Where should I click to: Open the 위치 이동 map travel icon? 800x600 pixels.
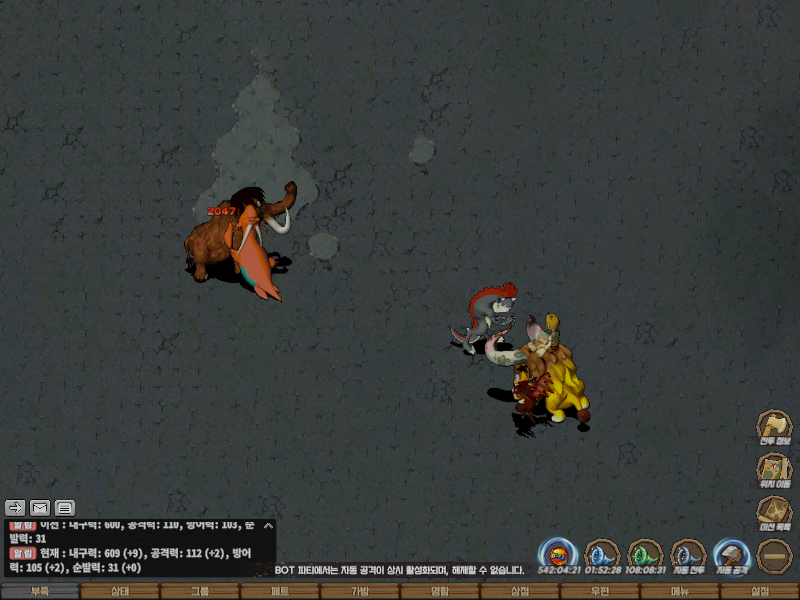pyautogui.click(x=774, y=469)
